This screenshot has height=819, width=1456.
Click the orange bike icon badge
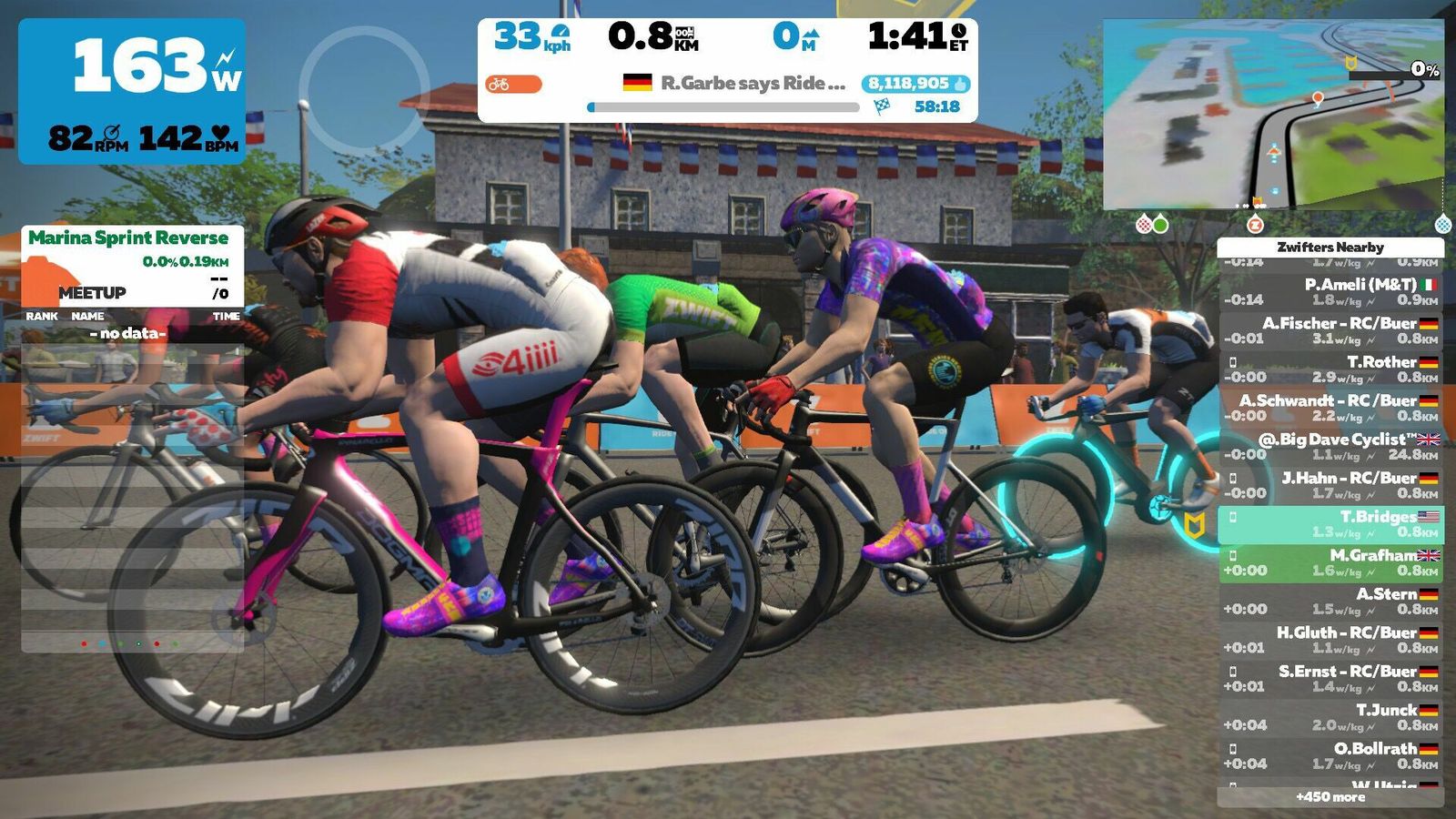(x=513, y=85)
